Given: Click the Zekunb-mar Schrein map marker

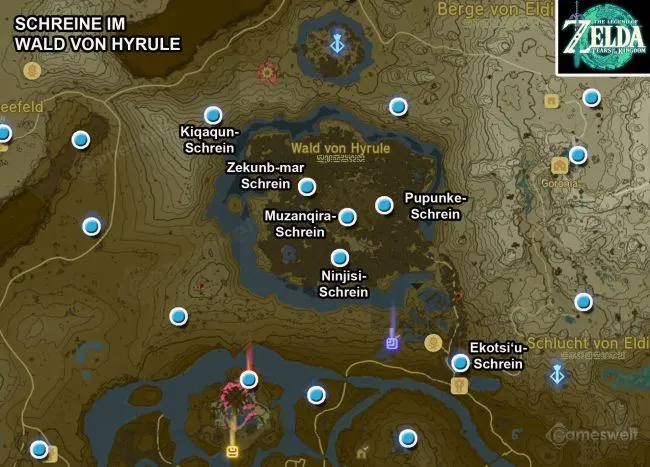Looking at the screenshot, I should pyautogui.click(x=307, y=186).
